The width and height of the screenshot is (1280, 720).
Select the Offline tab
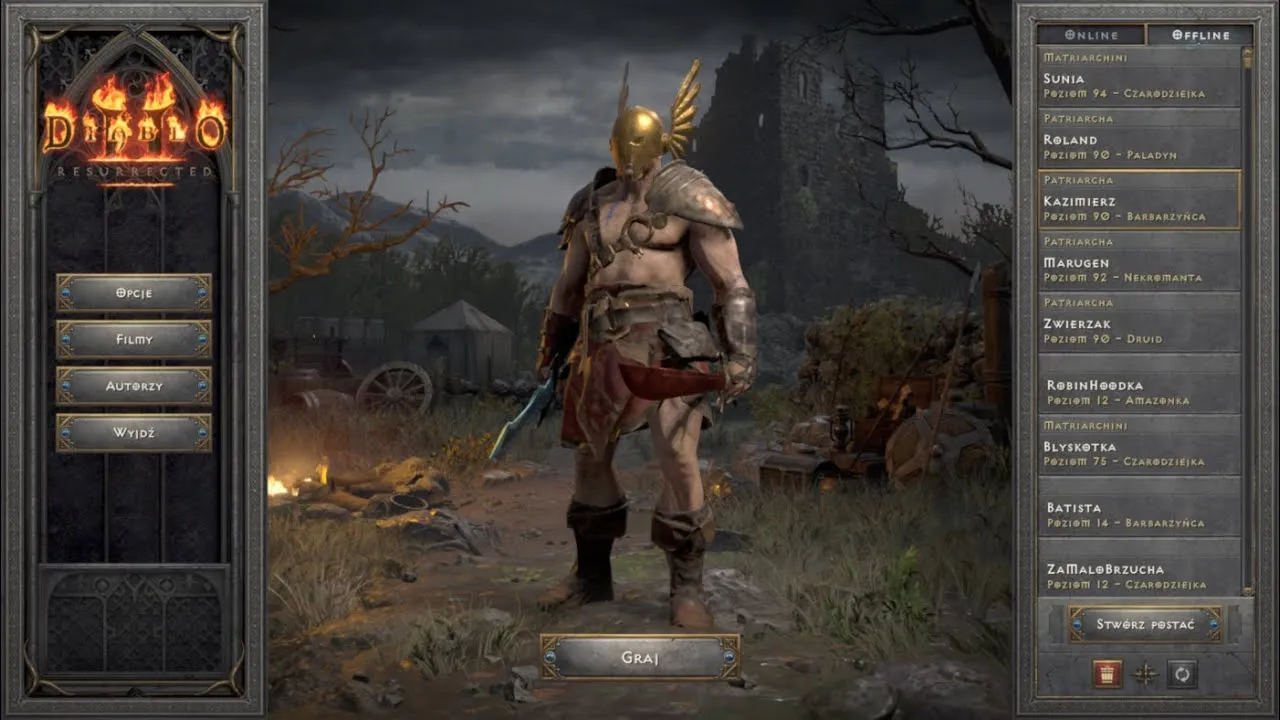click(1200, 35)
